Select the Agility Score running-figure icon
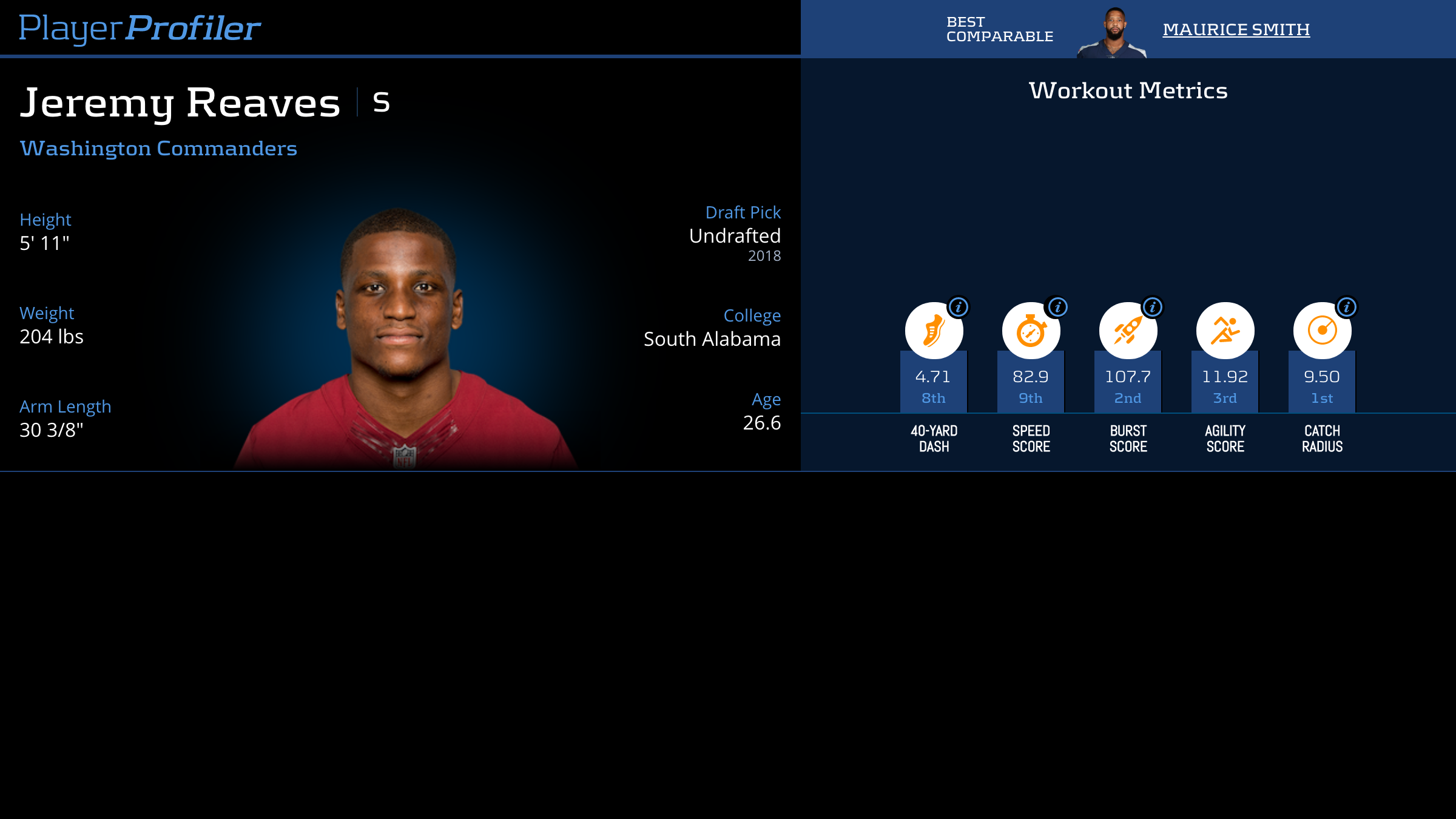This screenshot has height=819, width=1456. point(1225,331)
